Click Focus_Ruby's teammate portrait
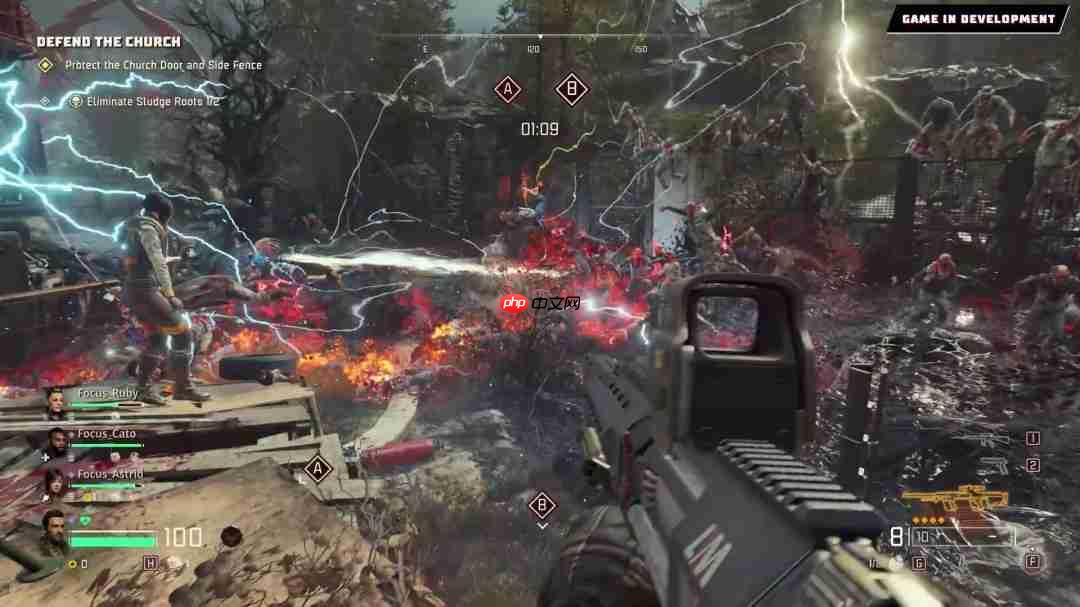 pos(58,400)
